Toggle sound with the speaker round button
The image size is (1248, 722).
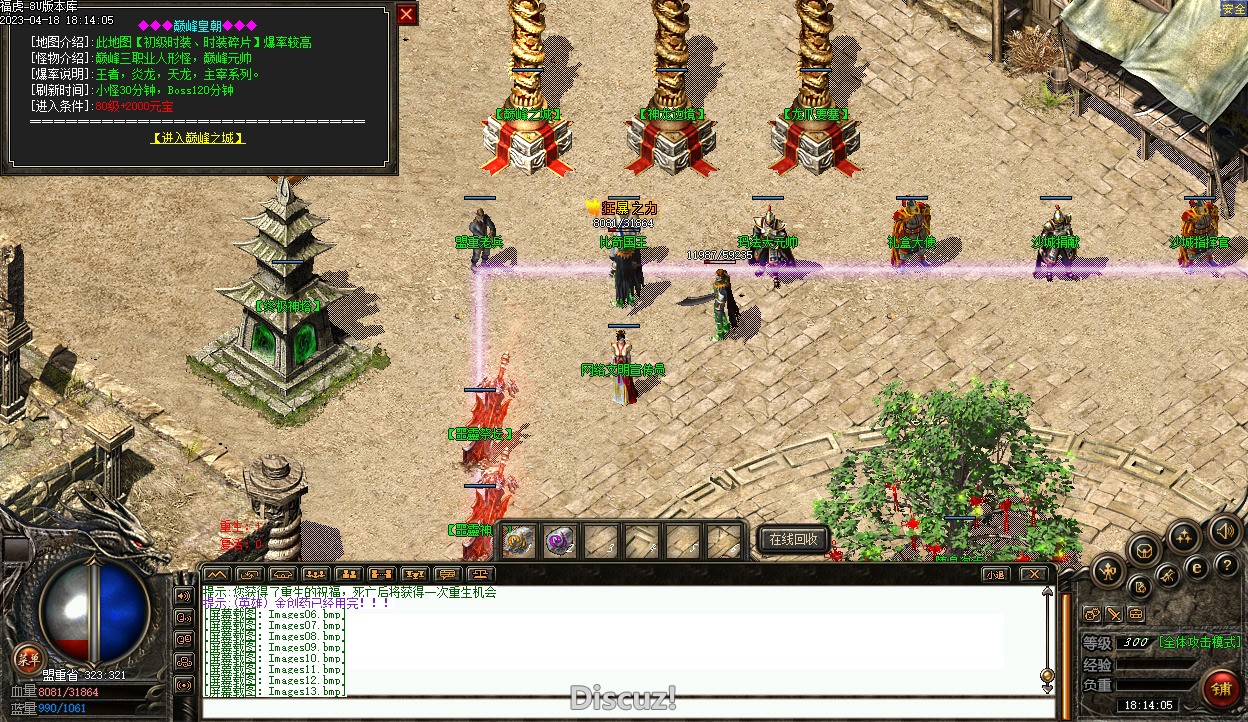(x=1223, y=529)
